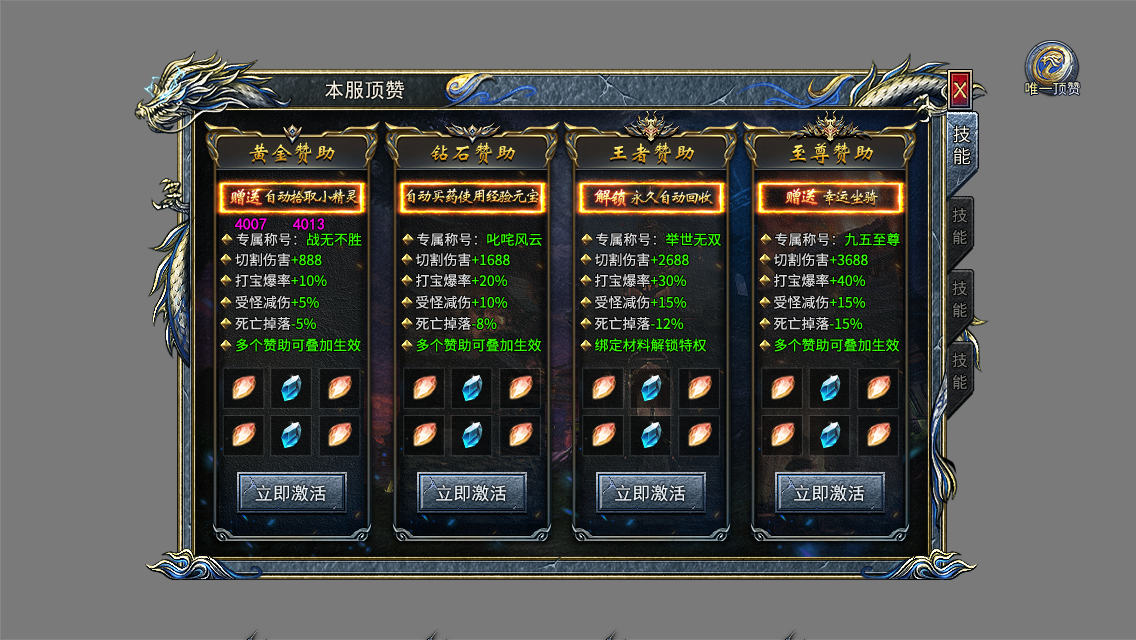
Task: Select the highlighted 技能 side tab
Action: click(961, 146)
